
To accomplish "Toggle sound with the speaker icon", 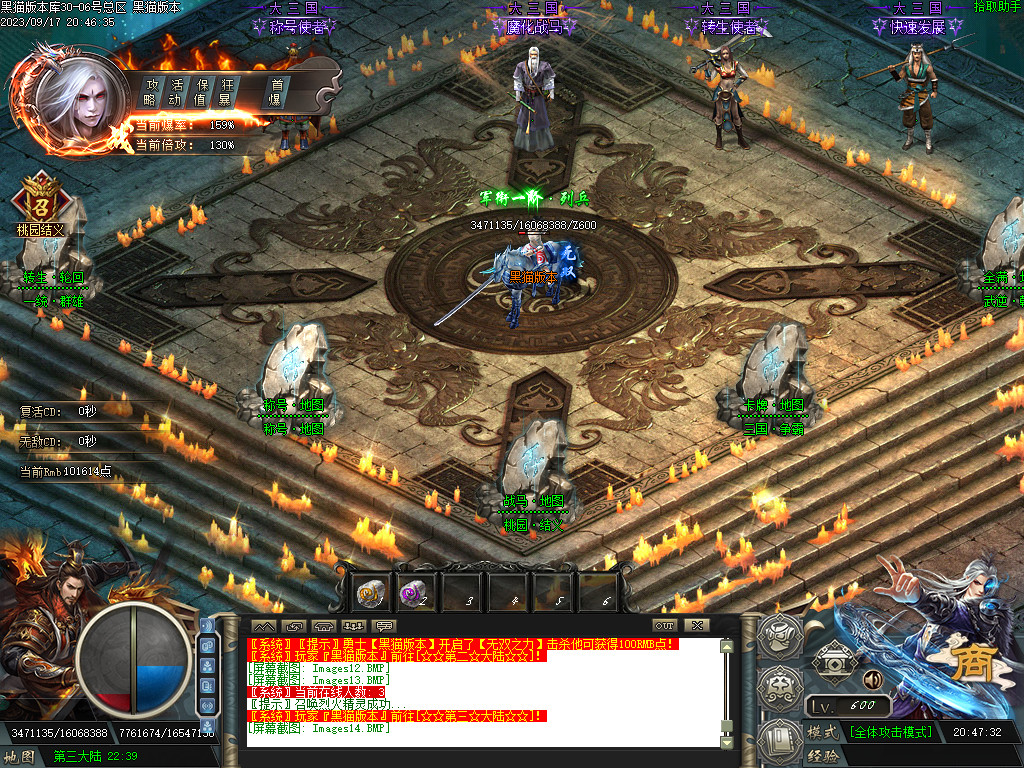I will click(872, 680).
